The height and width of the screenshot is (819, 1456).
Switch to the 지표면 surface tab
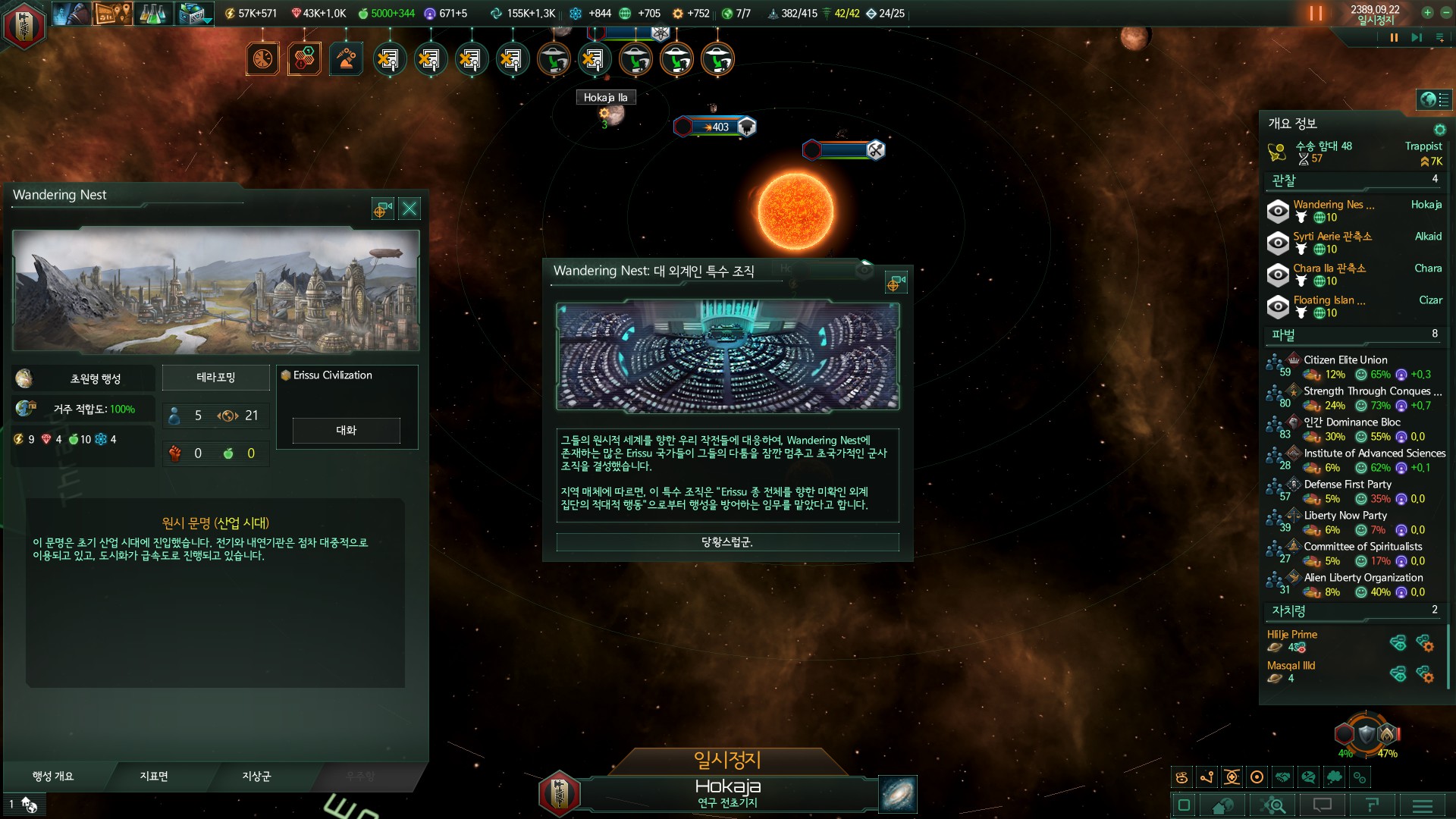point(154,776)
